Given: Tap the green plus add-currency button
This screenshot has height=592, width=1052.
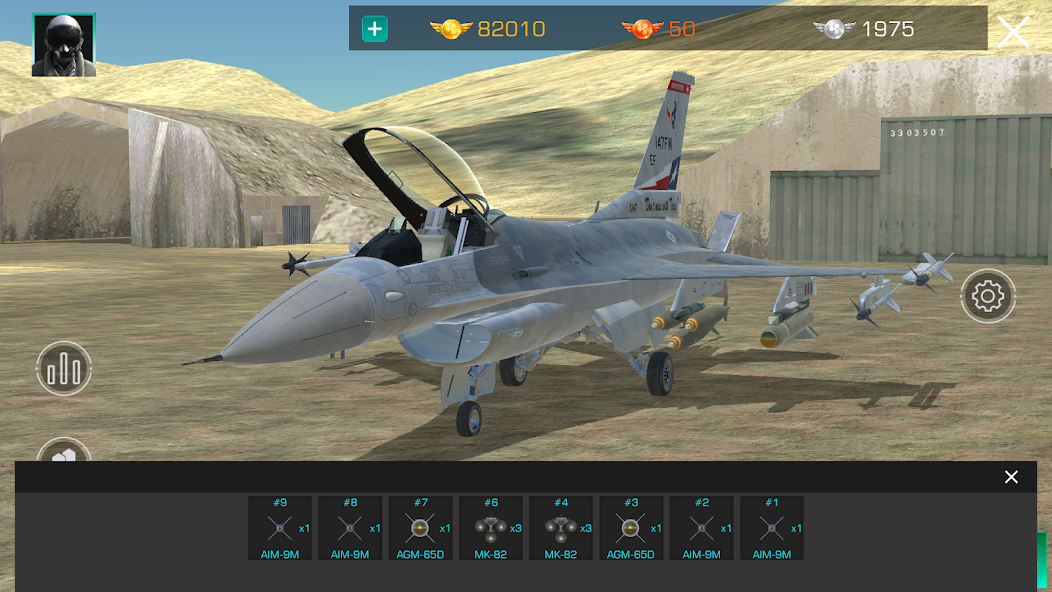Looking at the screenshot, I should tap(375, 29).
